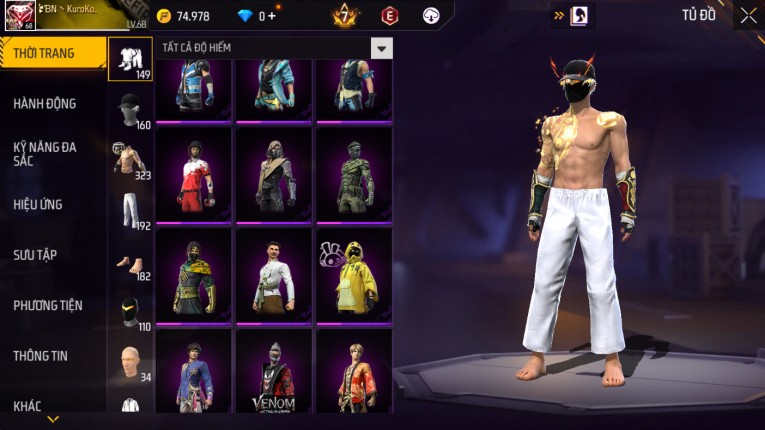Close the wardrobe with the X button

tap(748, 15)
